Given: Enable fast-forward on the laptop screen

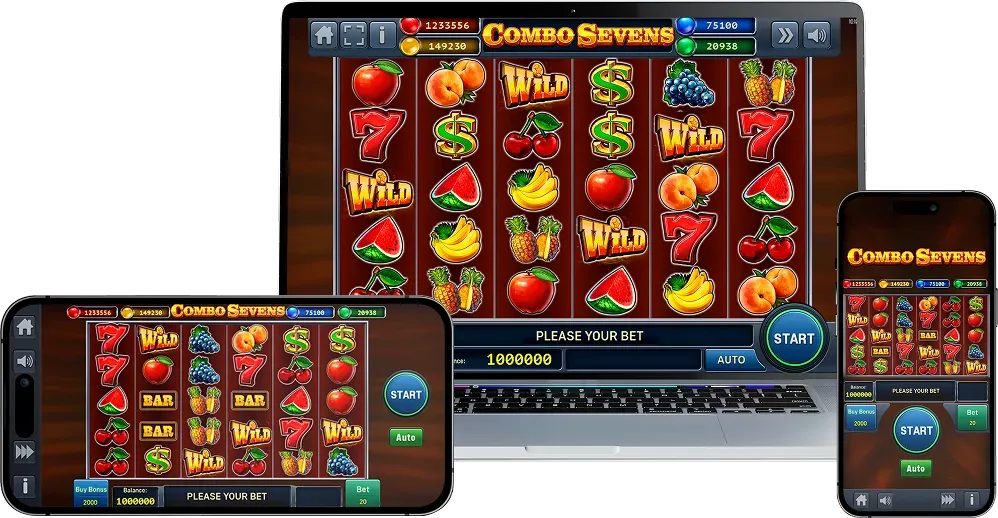Looking at the screenshot, I should 785,35.
